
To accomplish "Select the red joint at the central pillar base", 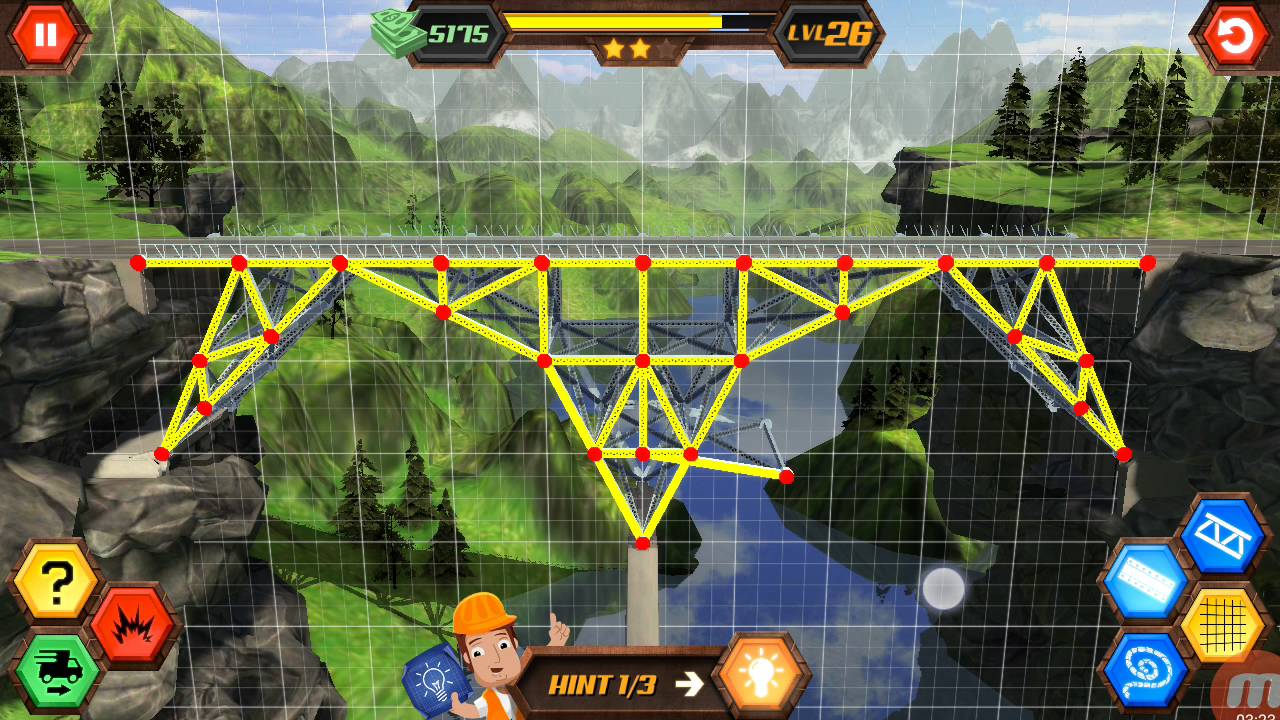I will (x=641, y=543).
